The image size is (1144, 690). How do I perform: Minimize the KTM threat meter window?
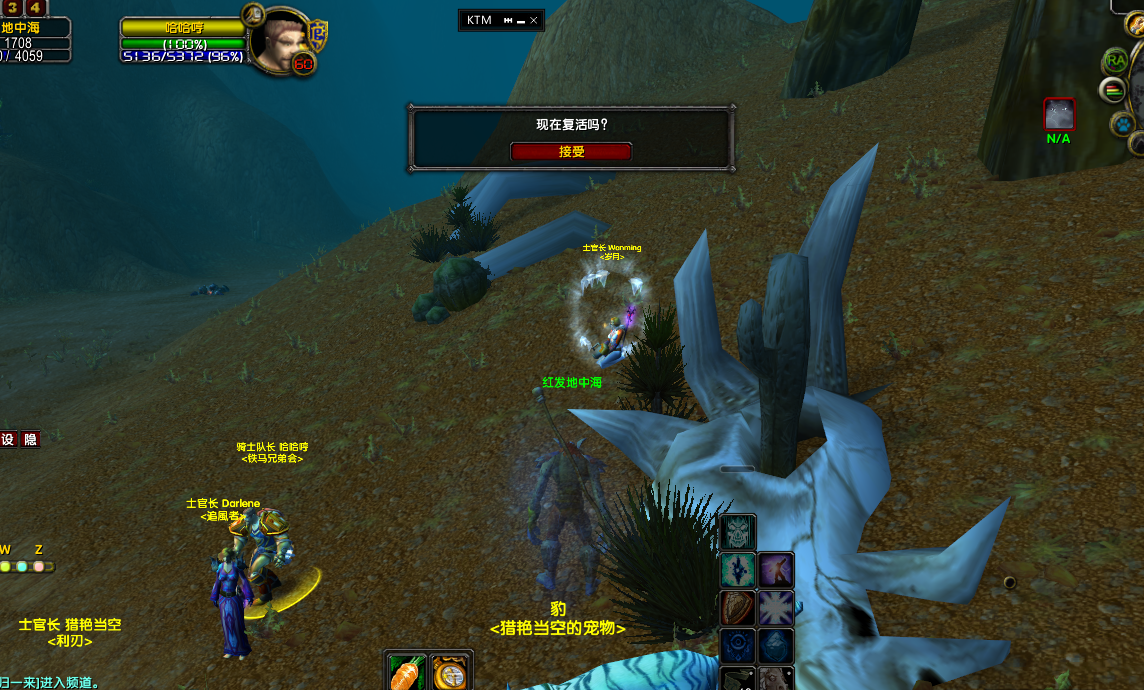point(522,20)
